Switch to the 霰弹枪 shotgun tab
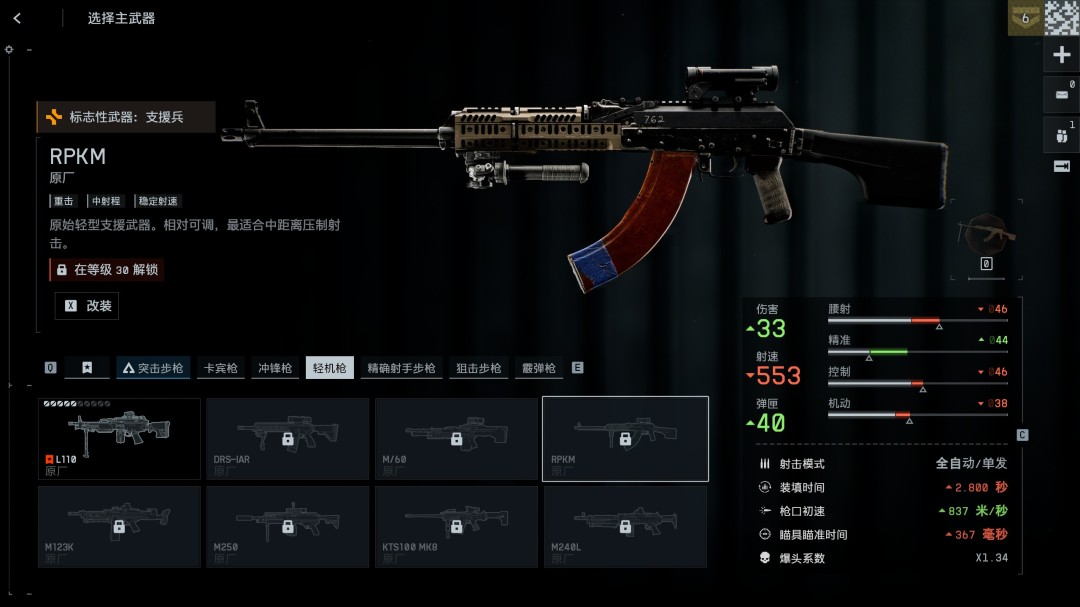 pos(538,368)
